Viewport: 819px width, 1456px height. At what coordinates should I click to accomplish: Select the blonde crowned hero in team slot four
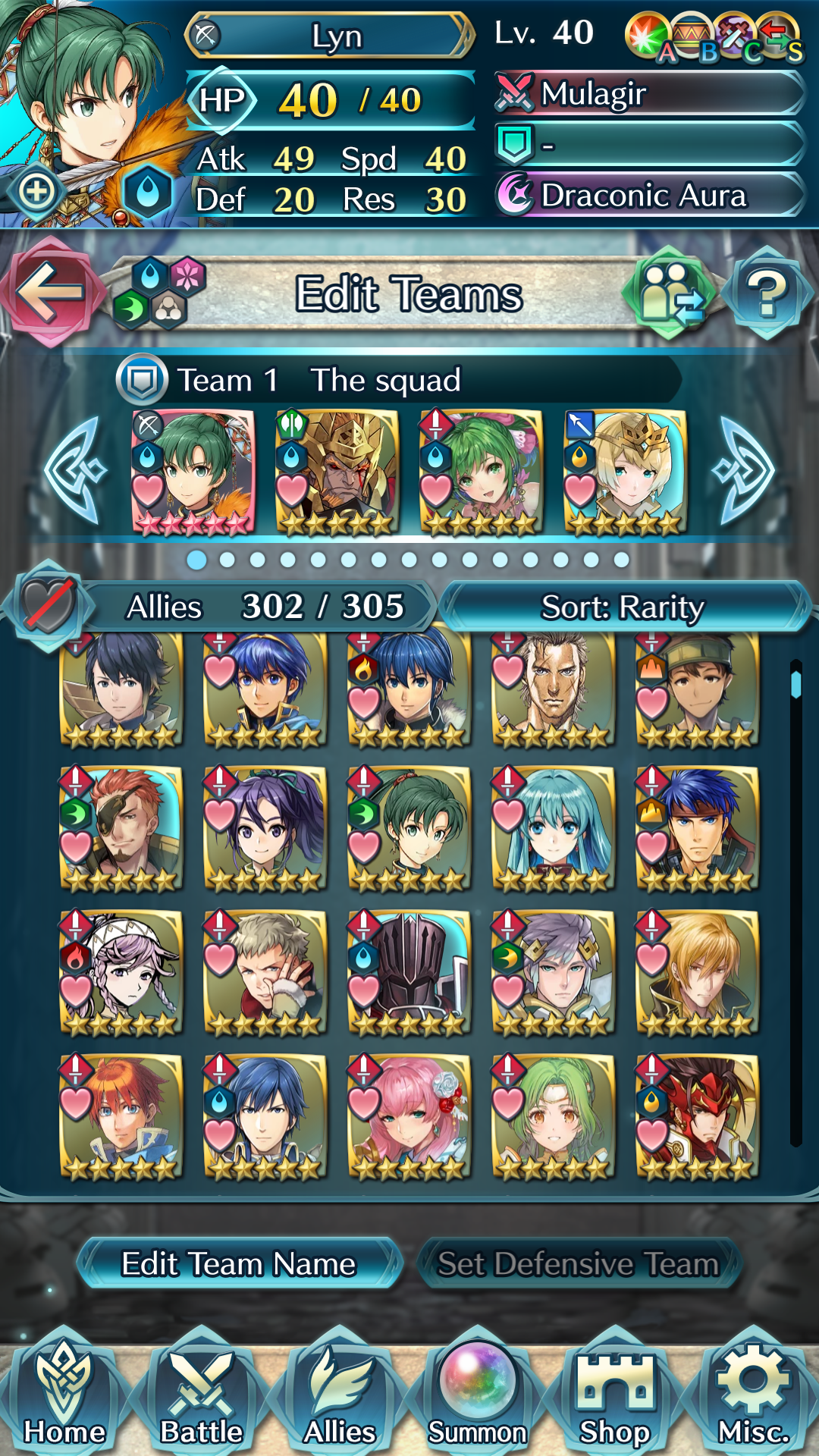tap(626, 472)
